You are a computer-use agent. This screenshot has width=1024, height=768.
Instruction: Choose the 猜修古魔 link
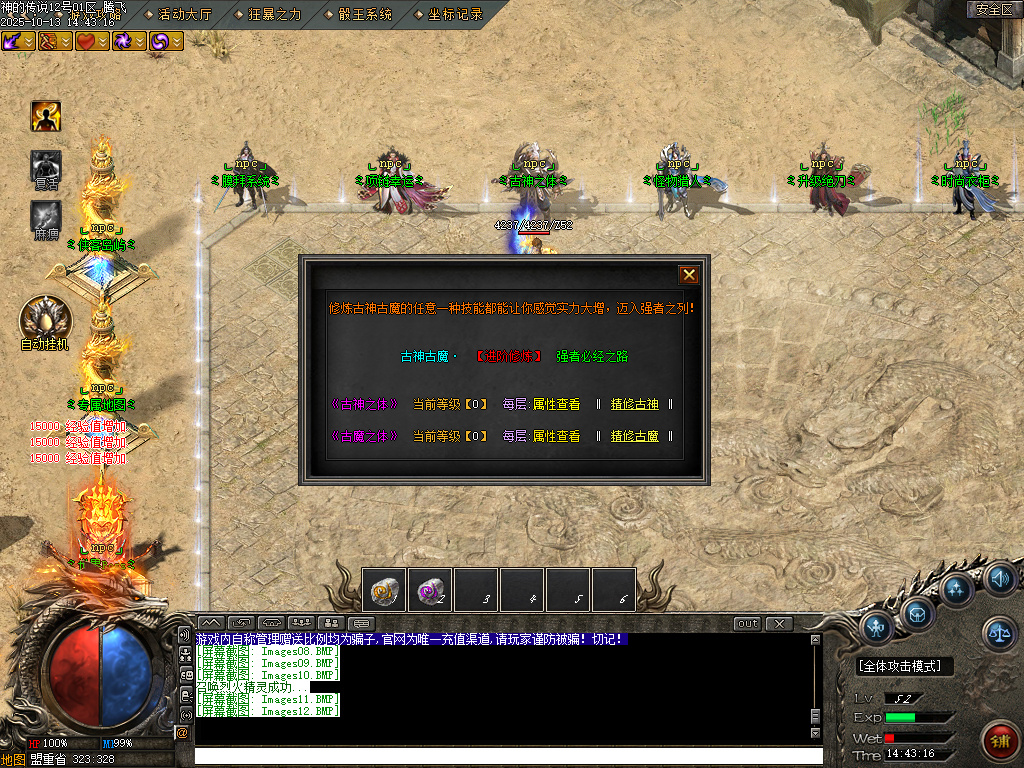(x=635, y=436)
